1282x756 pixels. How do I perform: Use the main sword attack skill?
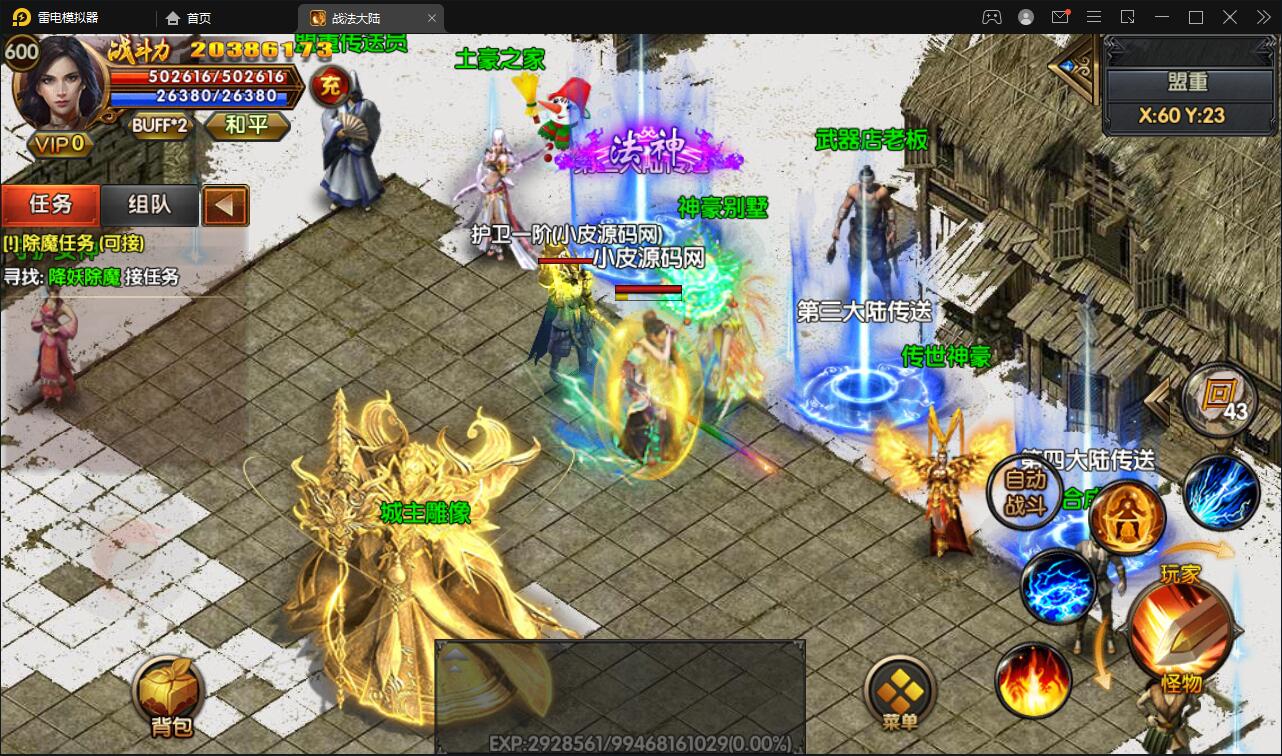pos(1181,628)
